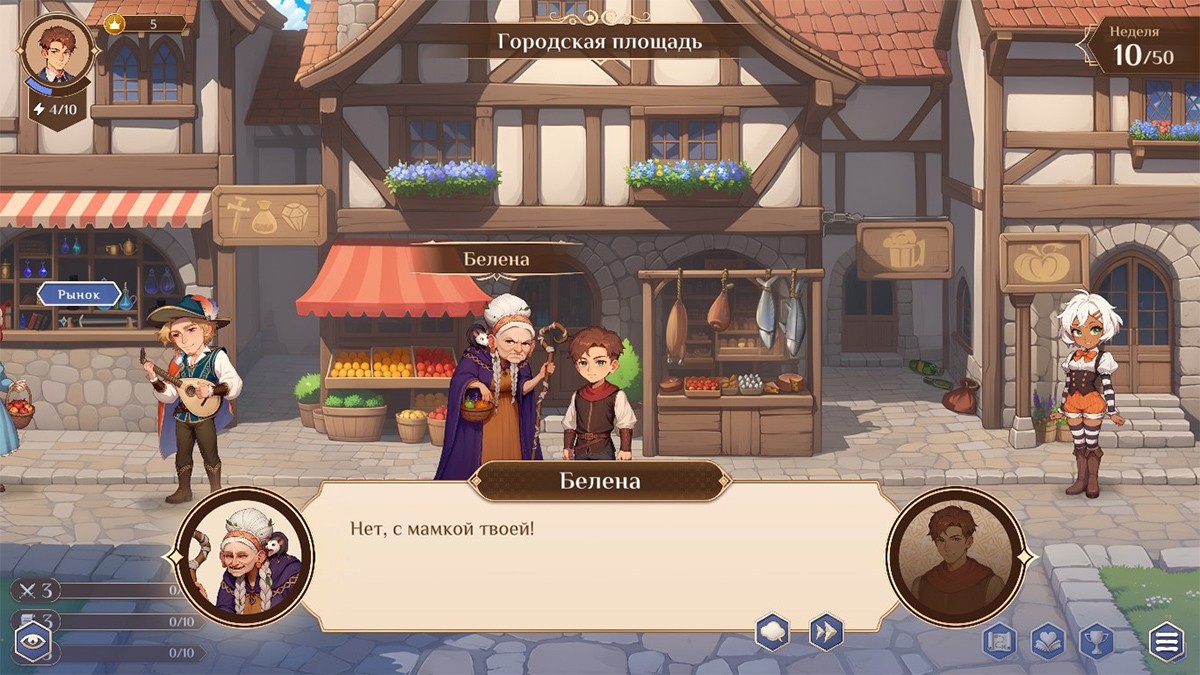Open the hamburger main menu
Screen dimensions: 1200x675
pyautogui.click(x=1166, y=640)
